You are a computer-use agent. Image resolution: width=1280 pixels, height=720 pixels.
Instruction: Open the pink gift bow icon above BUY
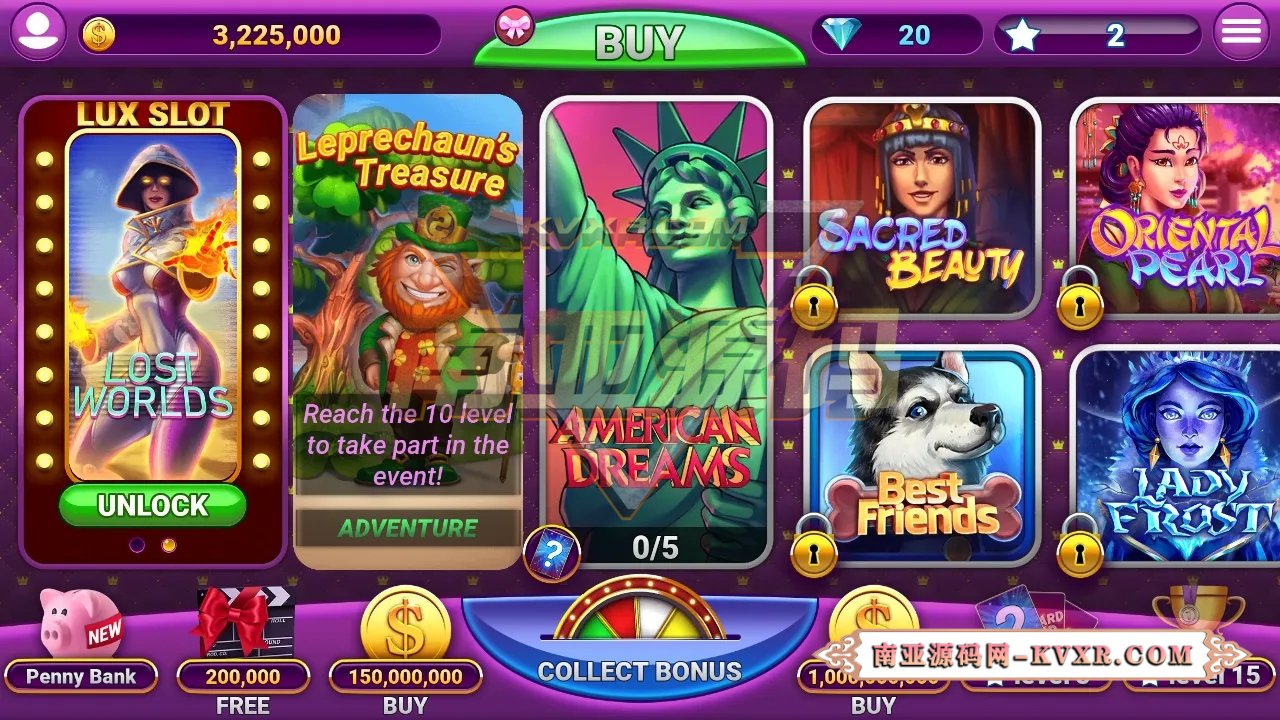[513, 26]
